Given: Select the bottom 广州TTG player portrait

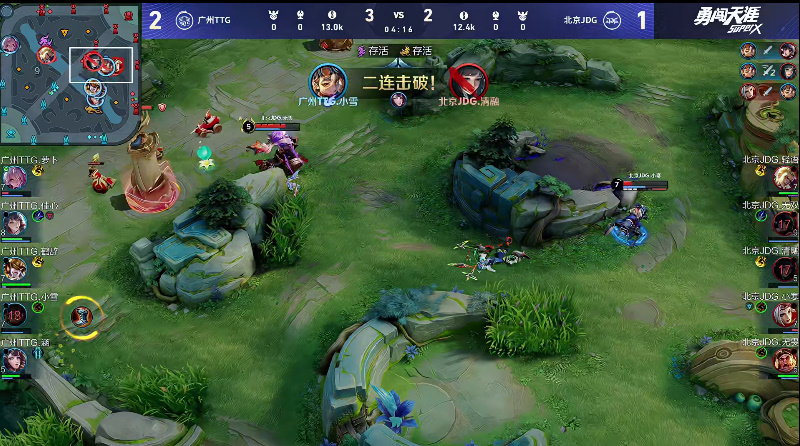Looking at the screenshot, I should coord(14,360).
